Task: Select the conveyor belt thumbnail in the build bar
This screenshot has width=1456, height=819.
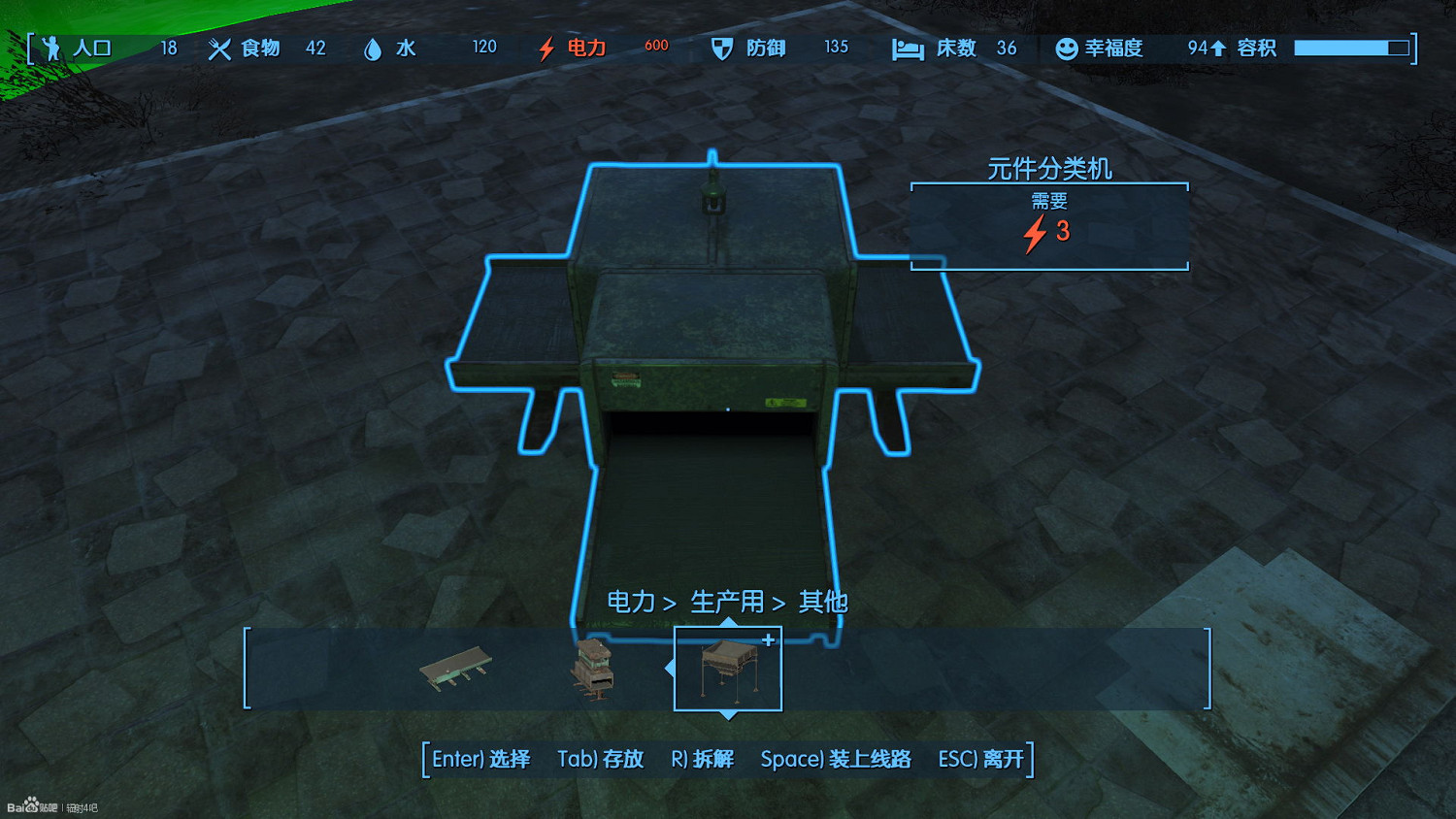Action: click(457, 670)
